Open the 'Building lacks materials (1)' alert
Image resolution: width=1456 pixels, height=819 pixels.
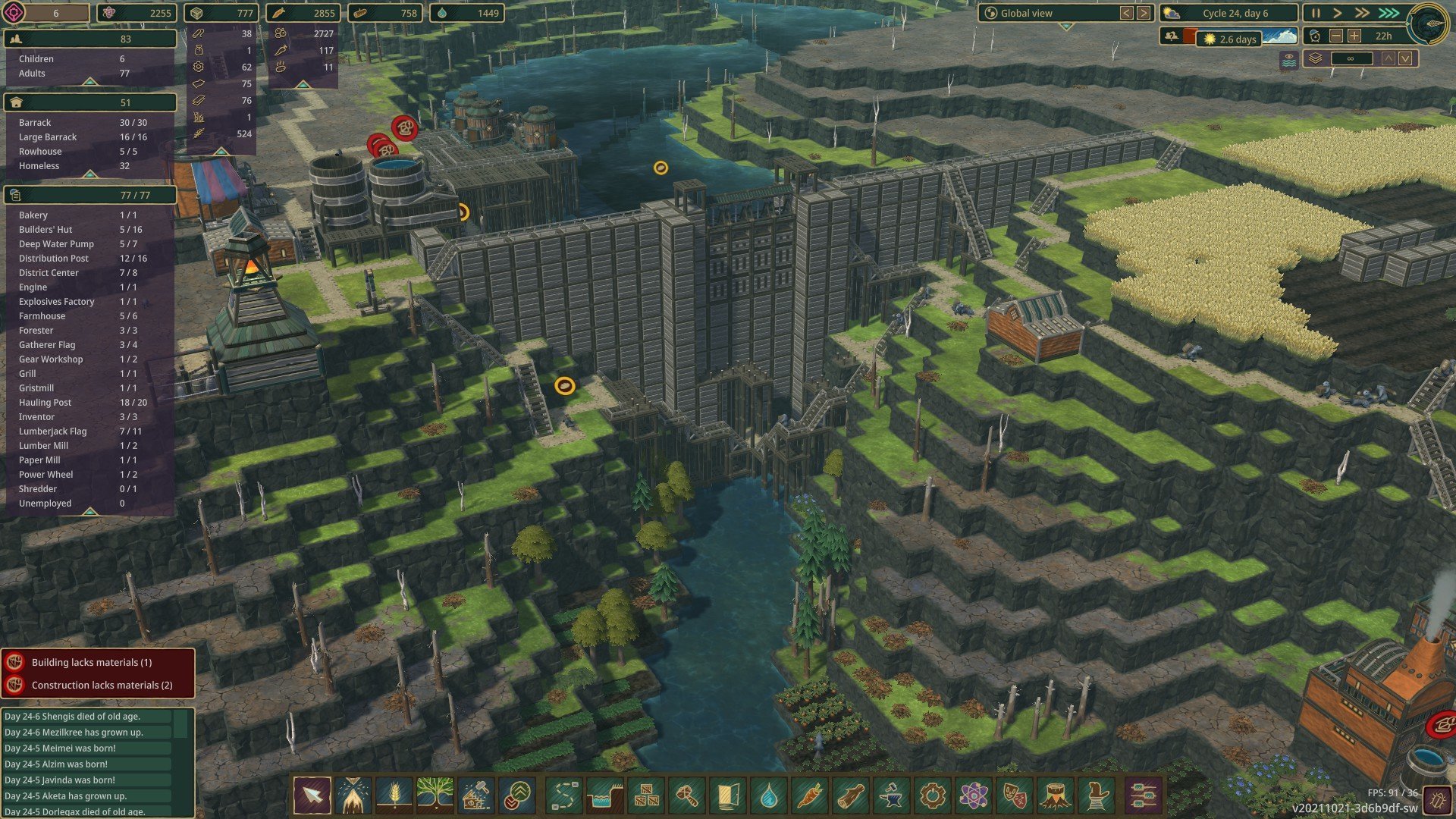91,662
